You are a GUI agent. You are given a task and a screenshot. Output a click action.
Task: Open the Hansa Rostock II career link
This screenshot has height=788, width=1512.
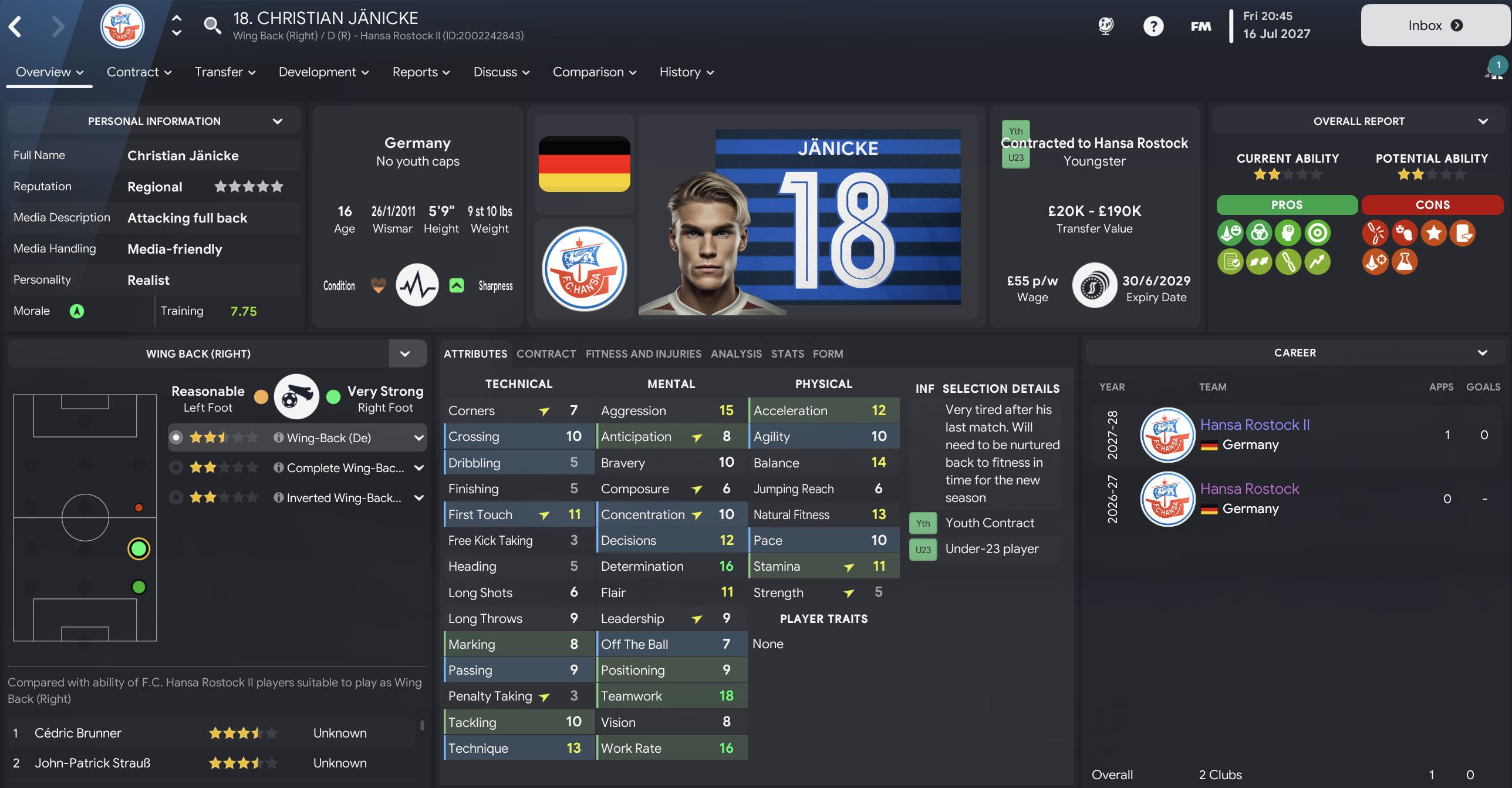pyautogui.click(x=1254, y=425)
